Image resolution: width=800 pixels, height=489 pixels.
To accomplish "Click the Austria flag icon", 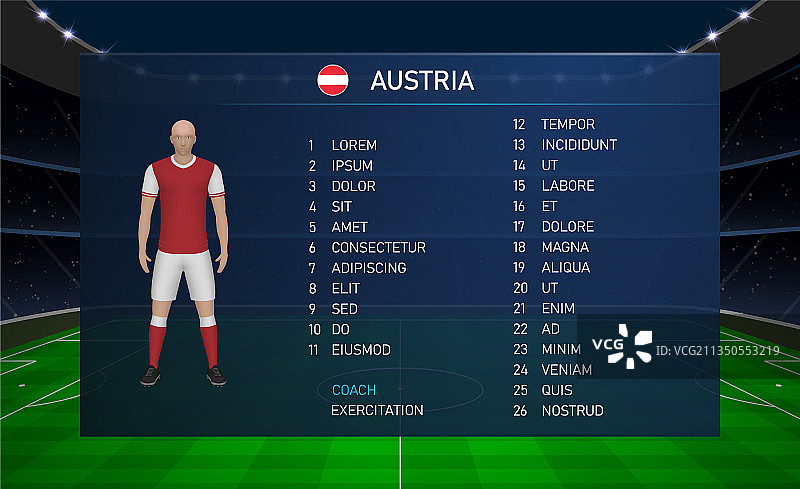I will pos(333,80).
